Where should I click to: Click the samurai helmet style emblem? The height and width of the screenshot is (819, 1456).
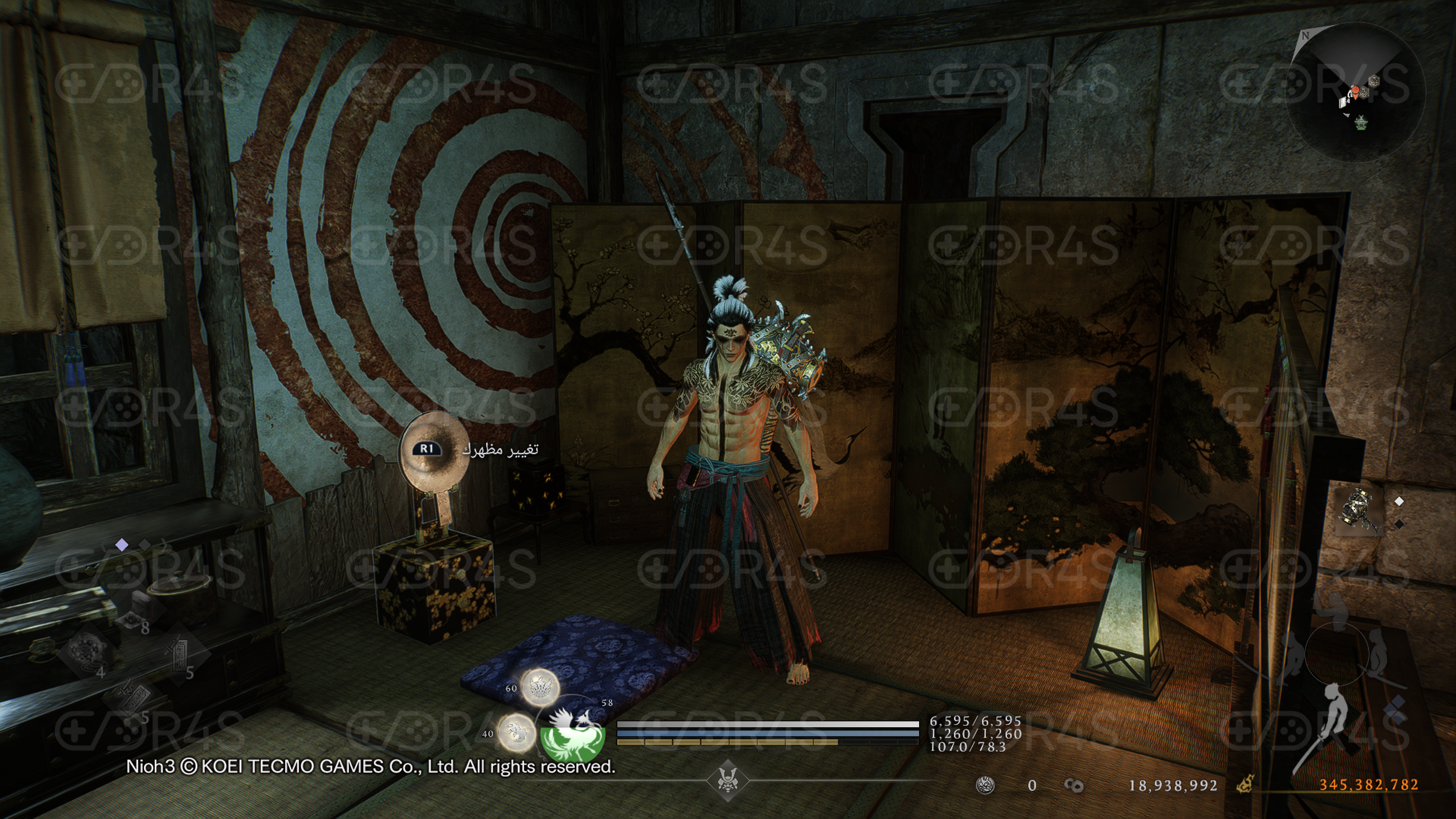(728, 781)
